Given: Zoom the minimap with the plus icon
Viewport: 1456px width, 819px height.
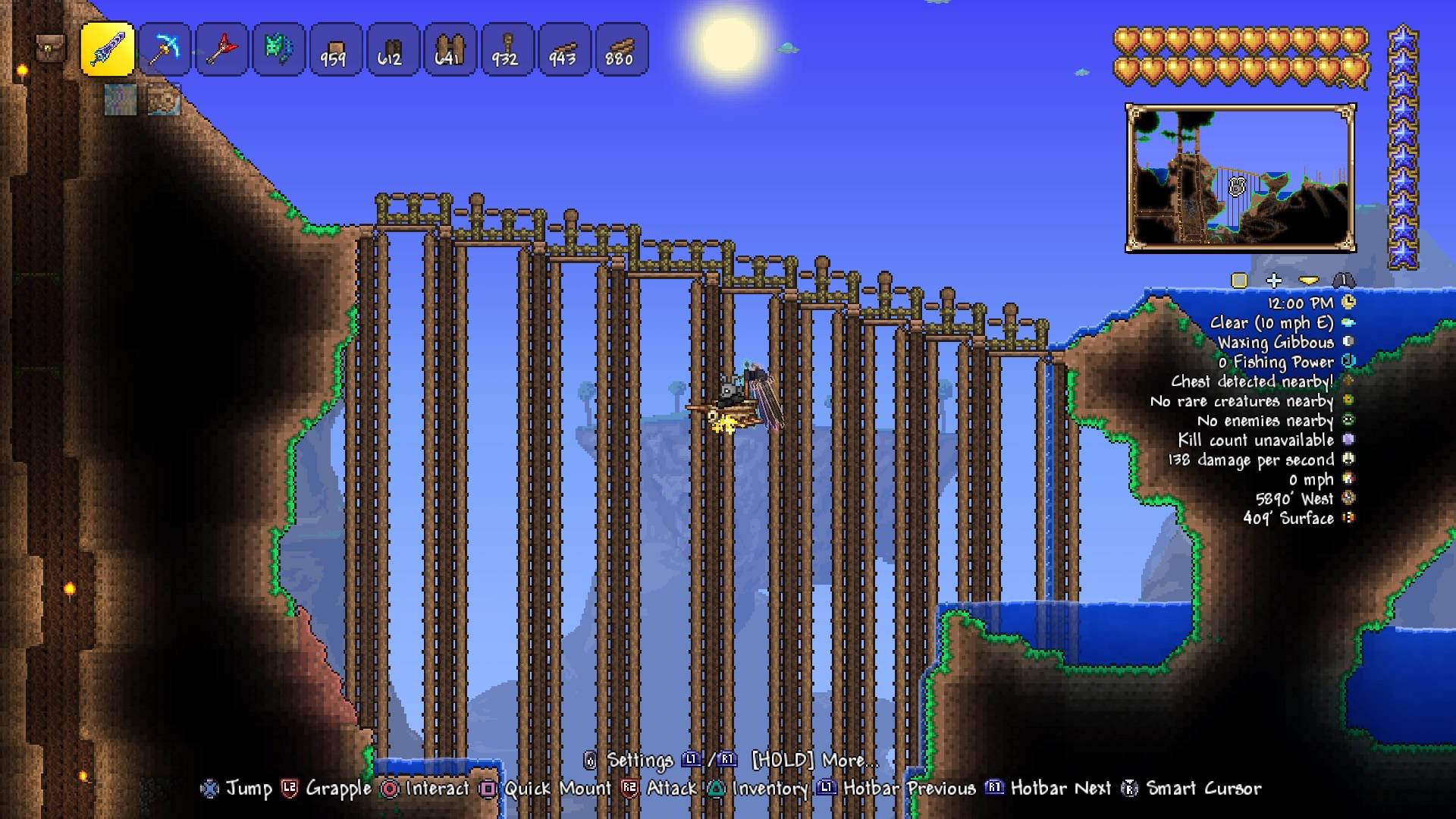Looking at the screenshot, I should pos(1272,280).
